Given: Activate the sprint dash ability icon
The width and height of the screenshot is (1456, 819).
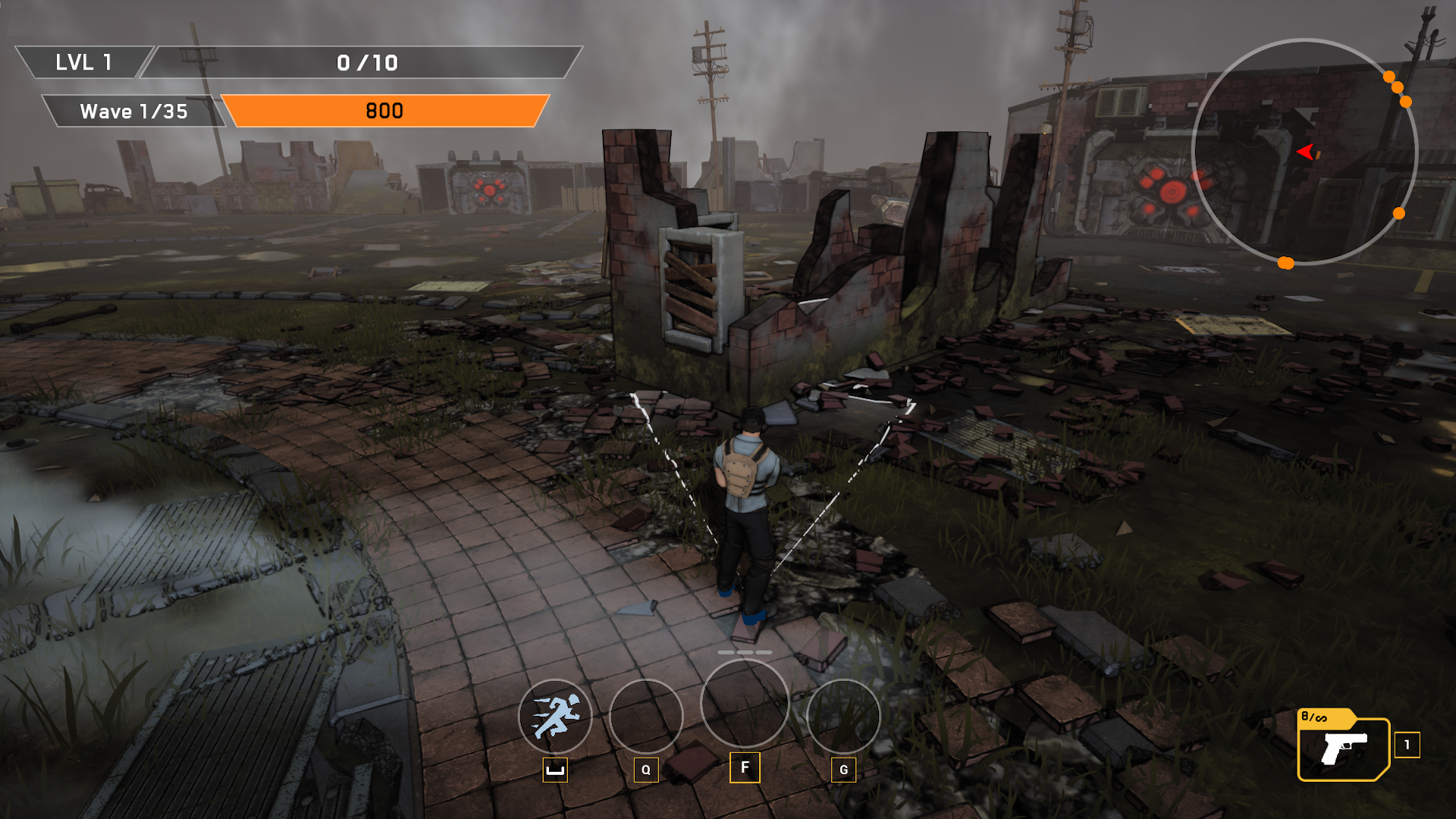Looking at the screenshot, I should click(555, 716).
